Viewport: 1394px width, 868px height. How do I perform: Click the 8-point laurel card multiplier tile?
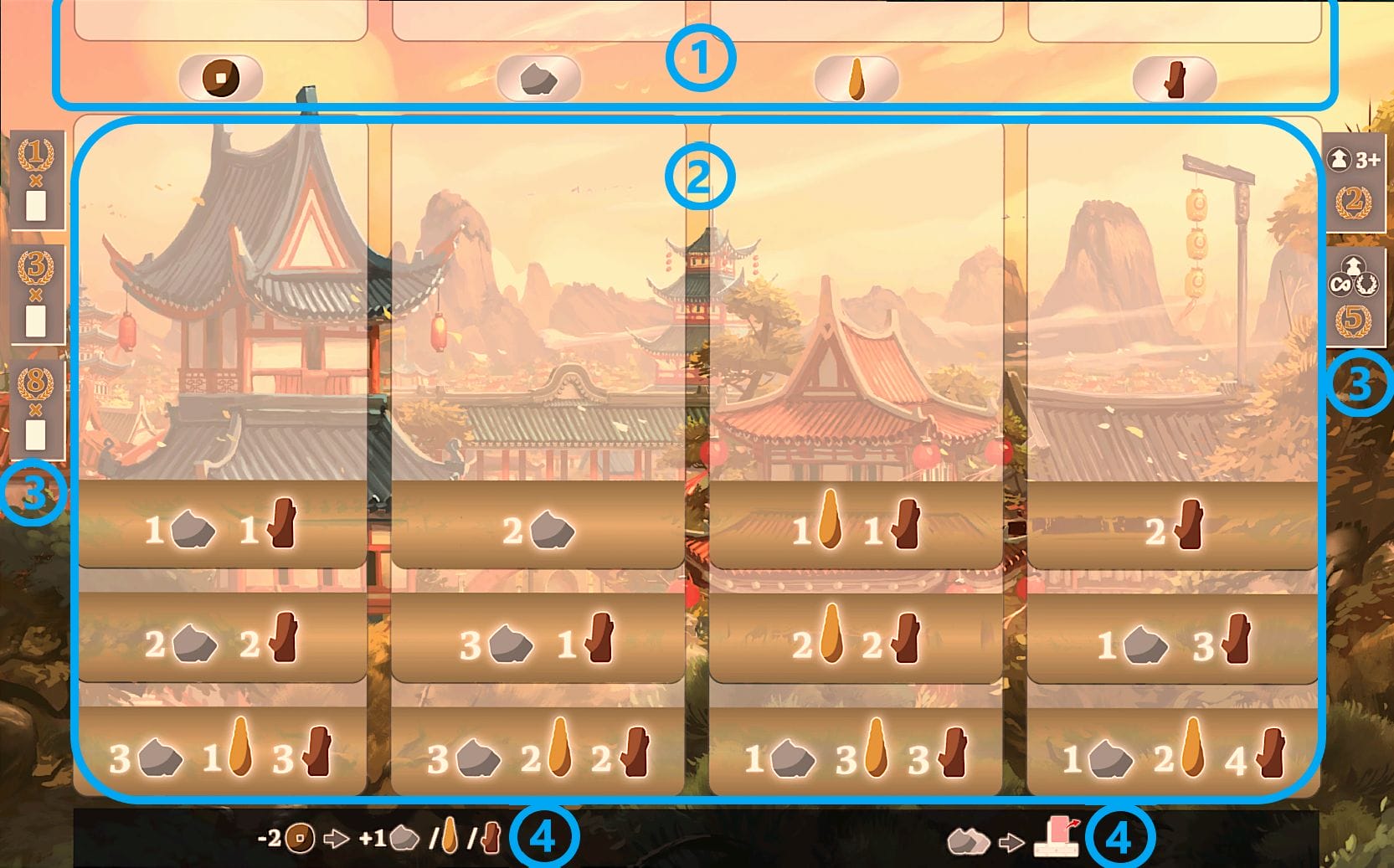(x=36, y=410)
